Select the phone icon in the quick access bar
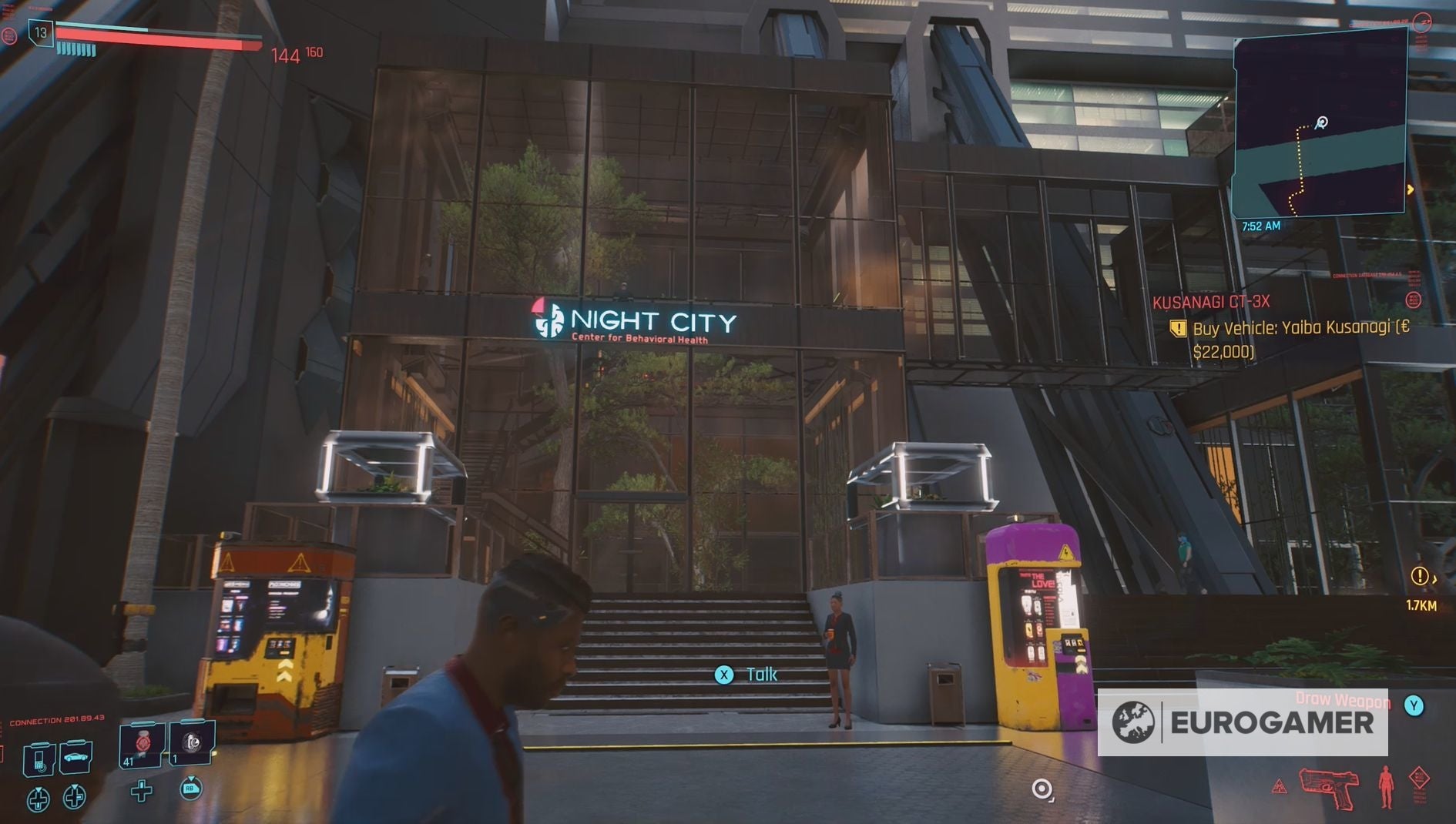 [x=39, y=759]
